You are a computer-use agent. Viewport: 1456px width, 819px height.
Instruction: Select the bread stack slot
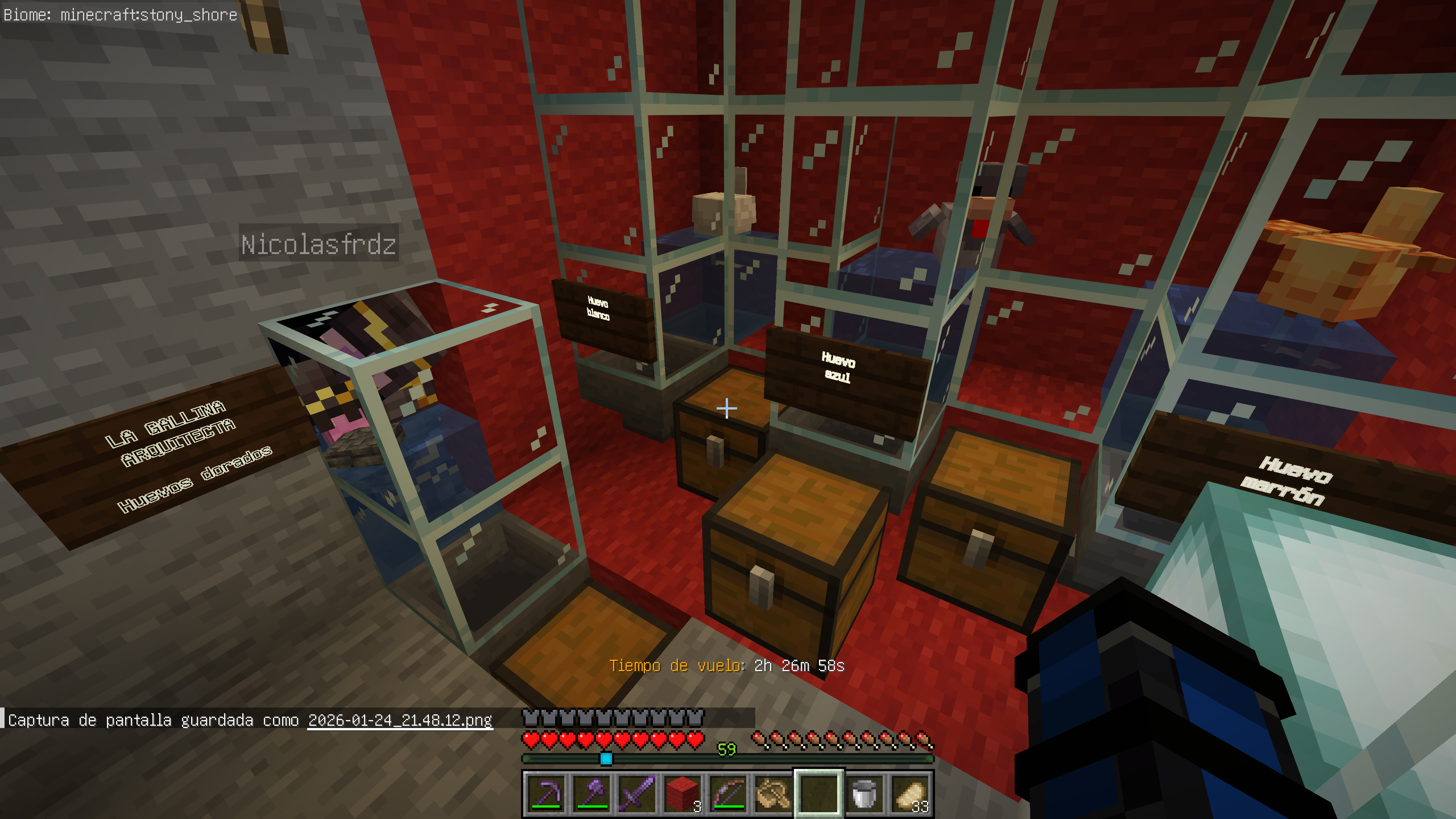pos(910,794)
